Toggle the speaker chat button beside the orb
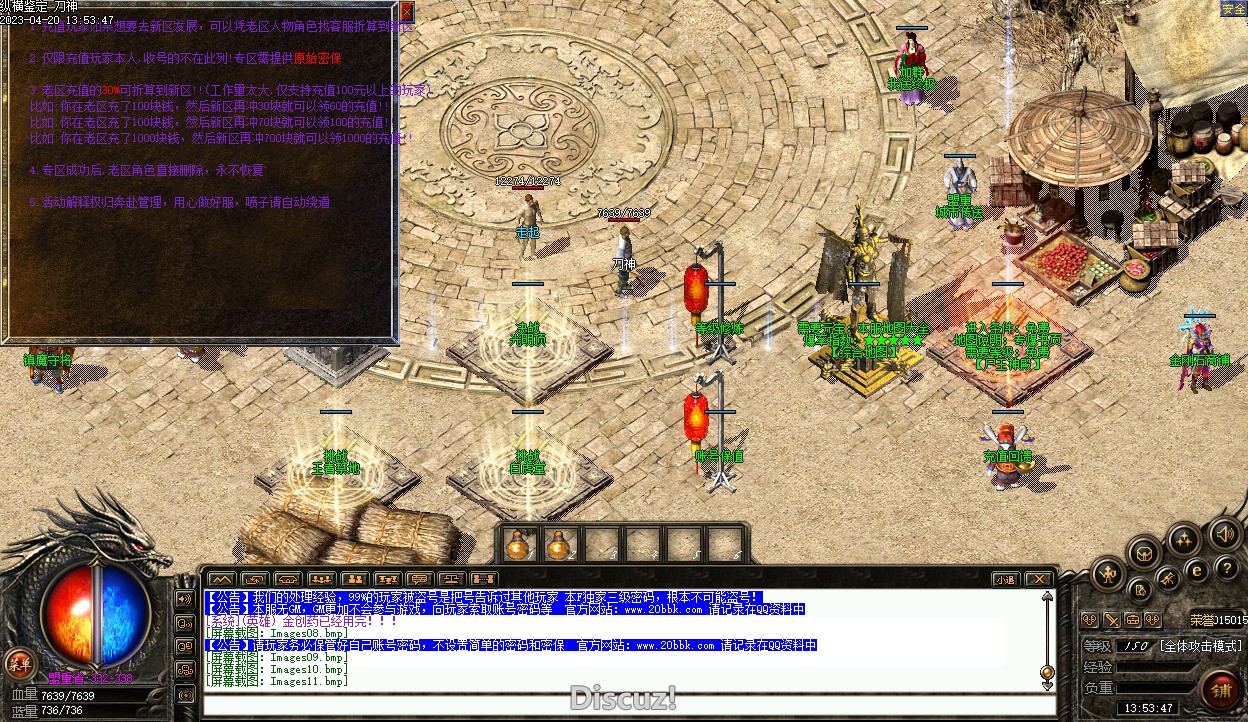This screenshot has width=1248, height=722. pos(185,599)
